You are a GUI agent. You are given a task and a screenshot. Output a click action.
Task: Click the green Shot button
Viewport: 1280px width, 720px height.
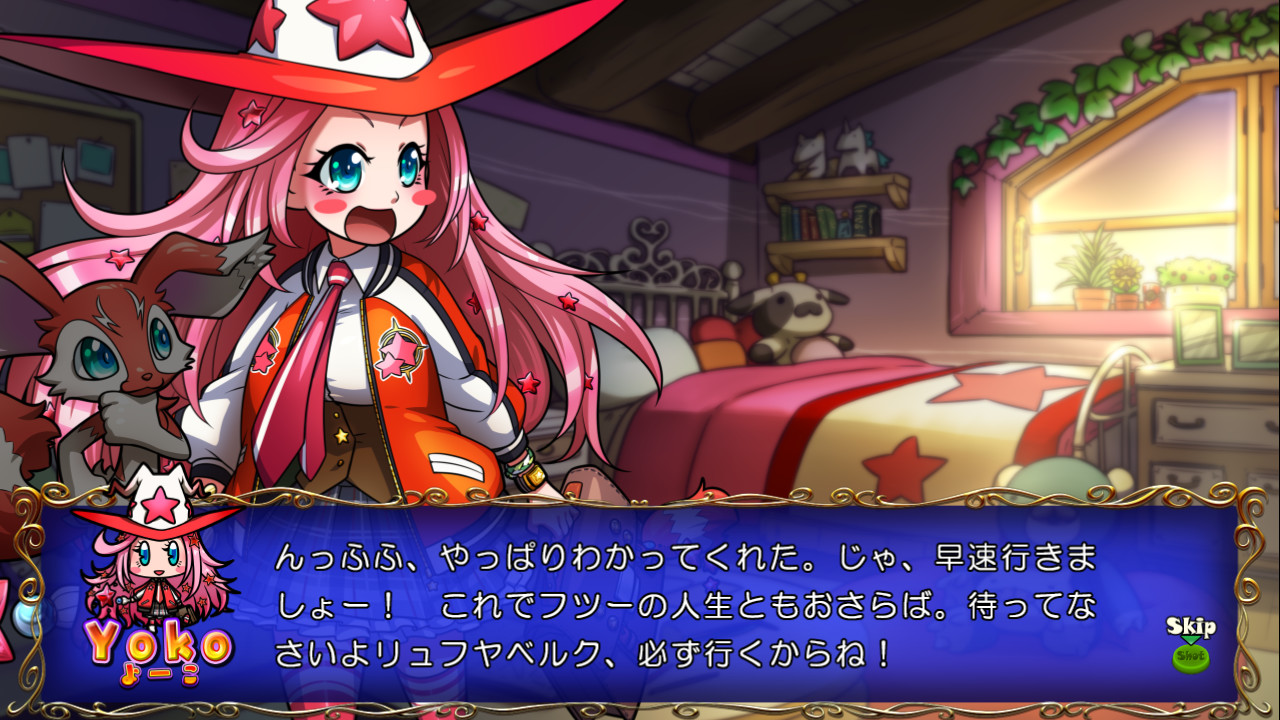click(1191, 657)
